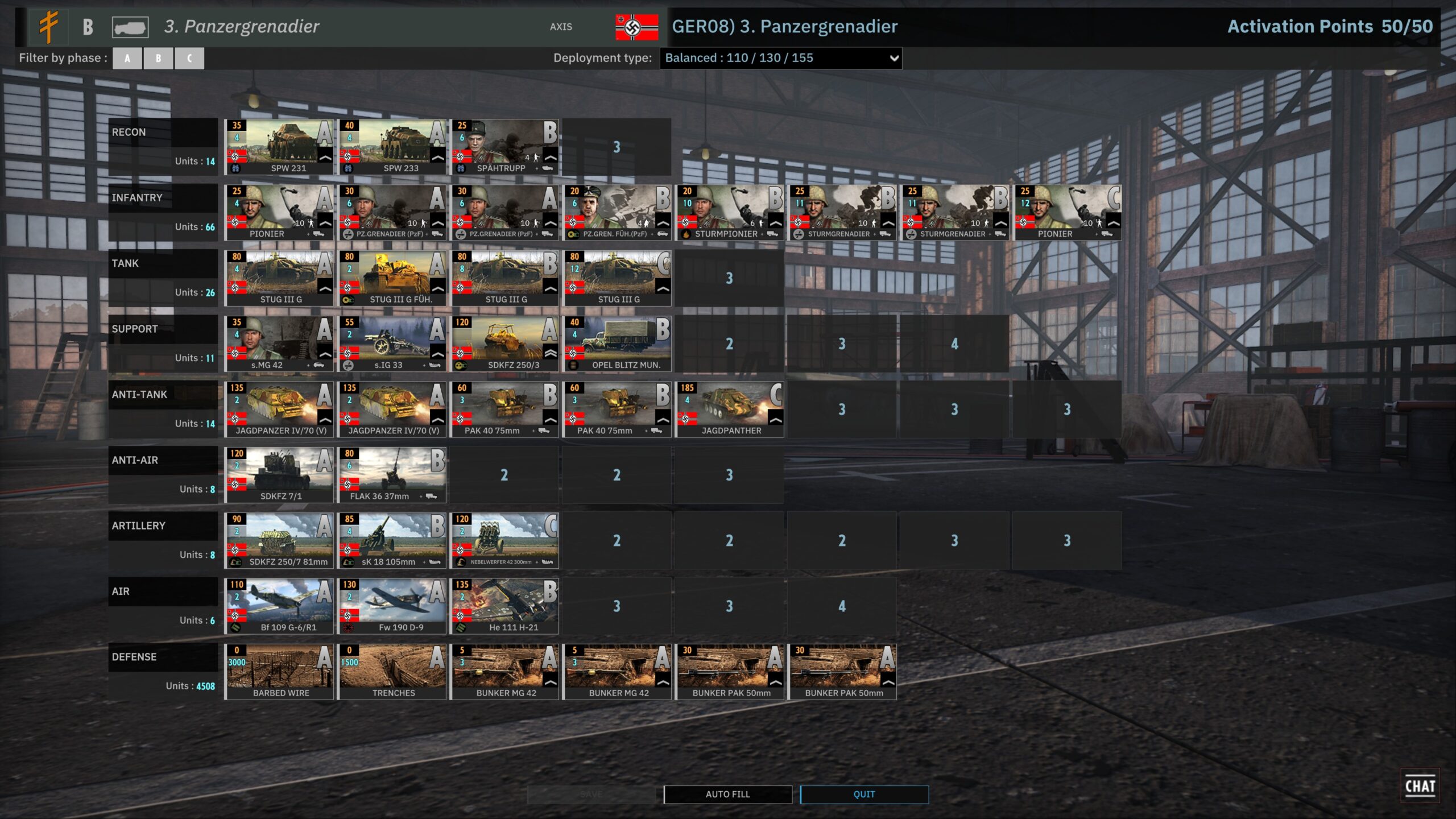This screenshot has height=819, width=1456.
Task: Pick the STUG III G FÜH. tank card
Action: click(x=391, y=278)
